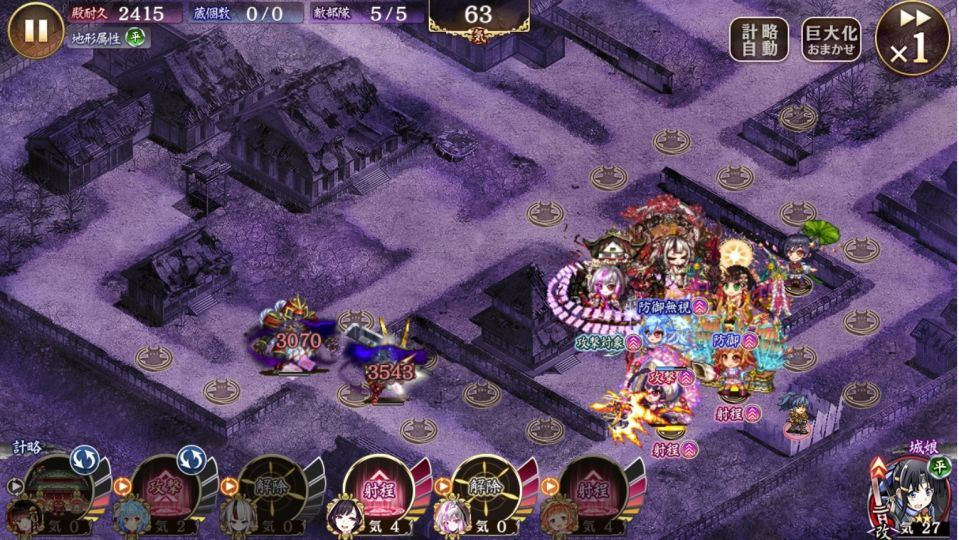
Task: Change the ×1 game speed
Action: (911, 40)
